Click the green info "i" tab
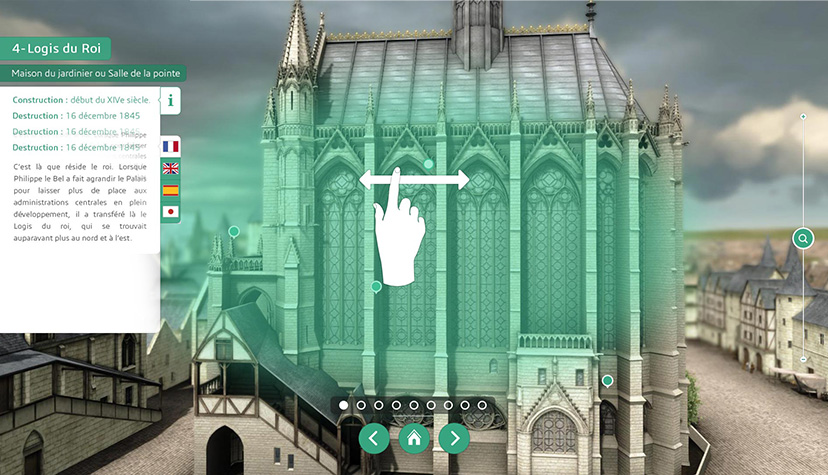 click(x=171, y=100)
